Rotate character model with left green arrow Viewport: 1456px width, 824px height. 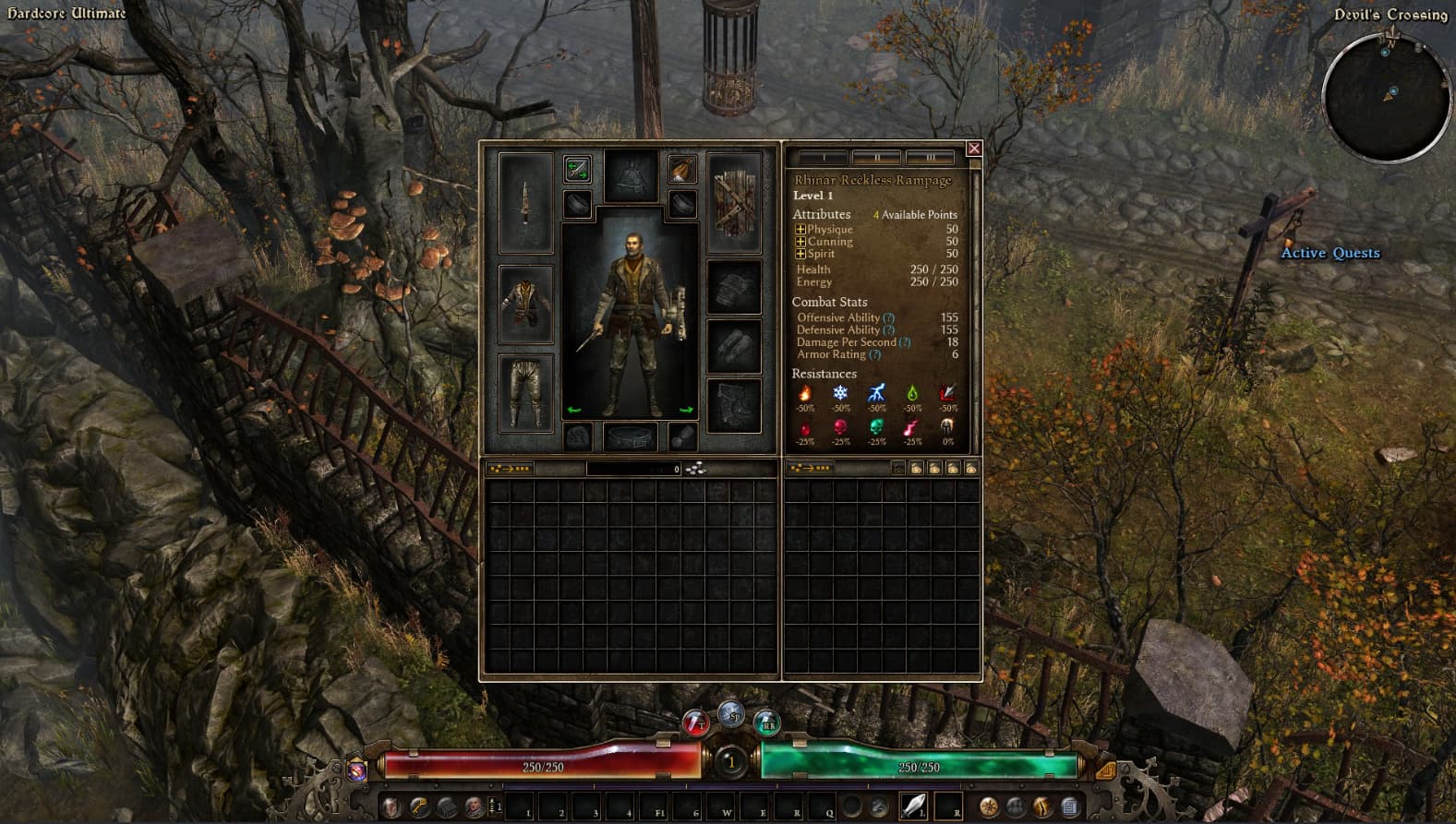click(574, 410)
